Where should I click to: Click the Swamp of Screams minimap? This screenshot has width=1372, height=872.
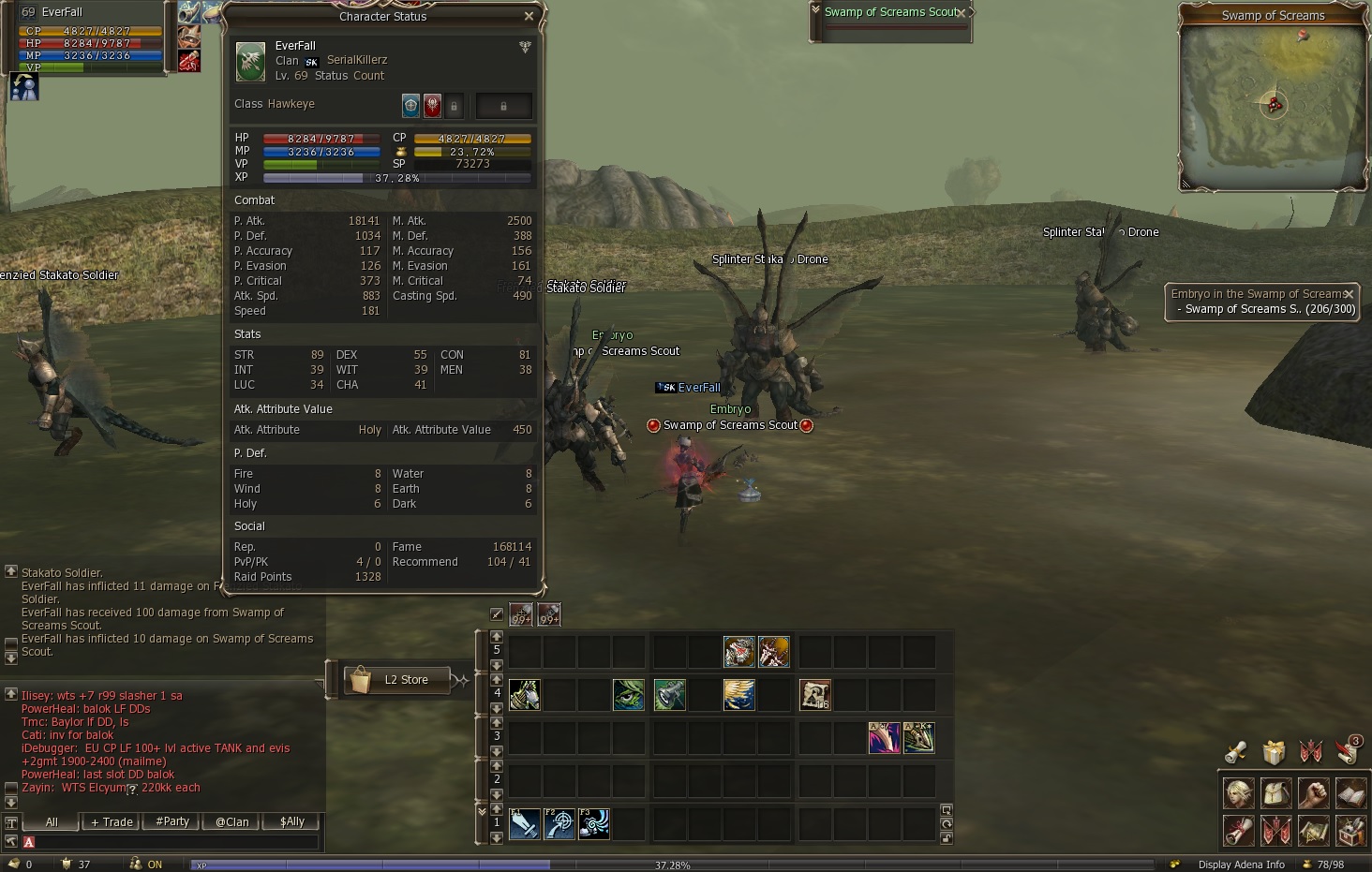click(x=1273, y=105)
